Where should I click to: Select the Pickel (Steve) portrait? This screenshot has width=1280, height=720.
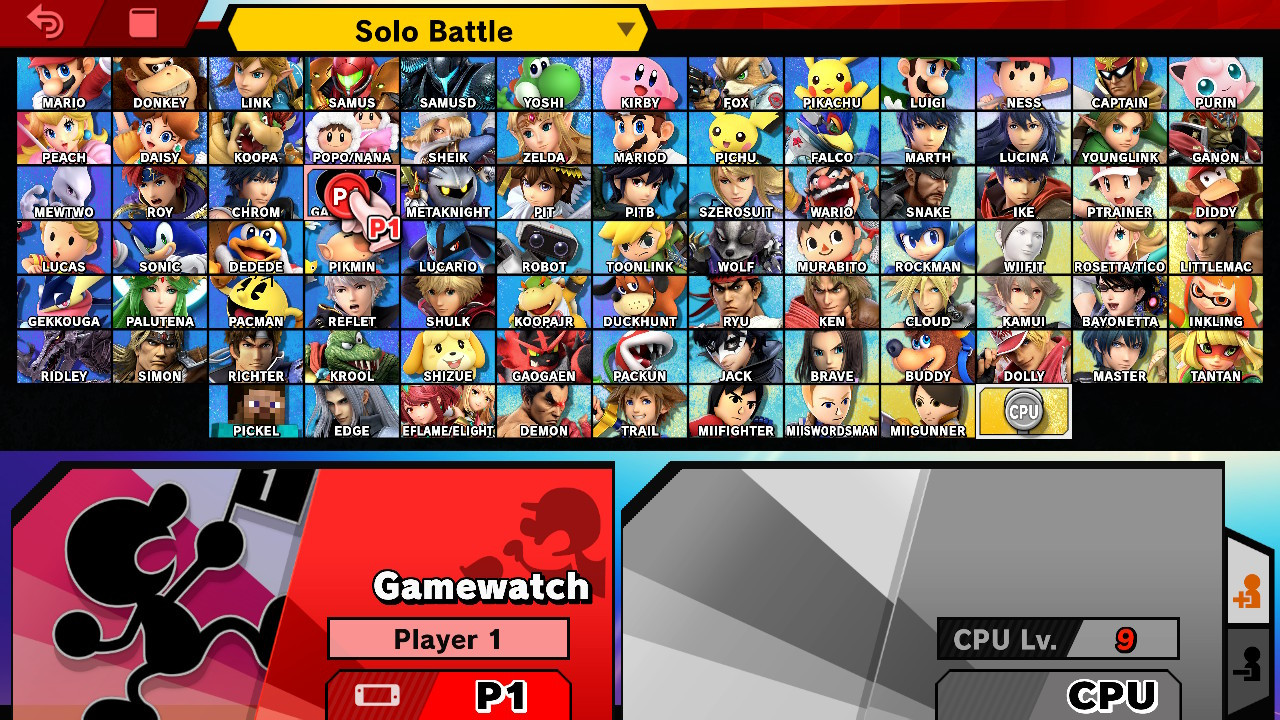point(255,411)
